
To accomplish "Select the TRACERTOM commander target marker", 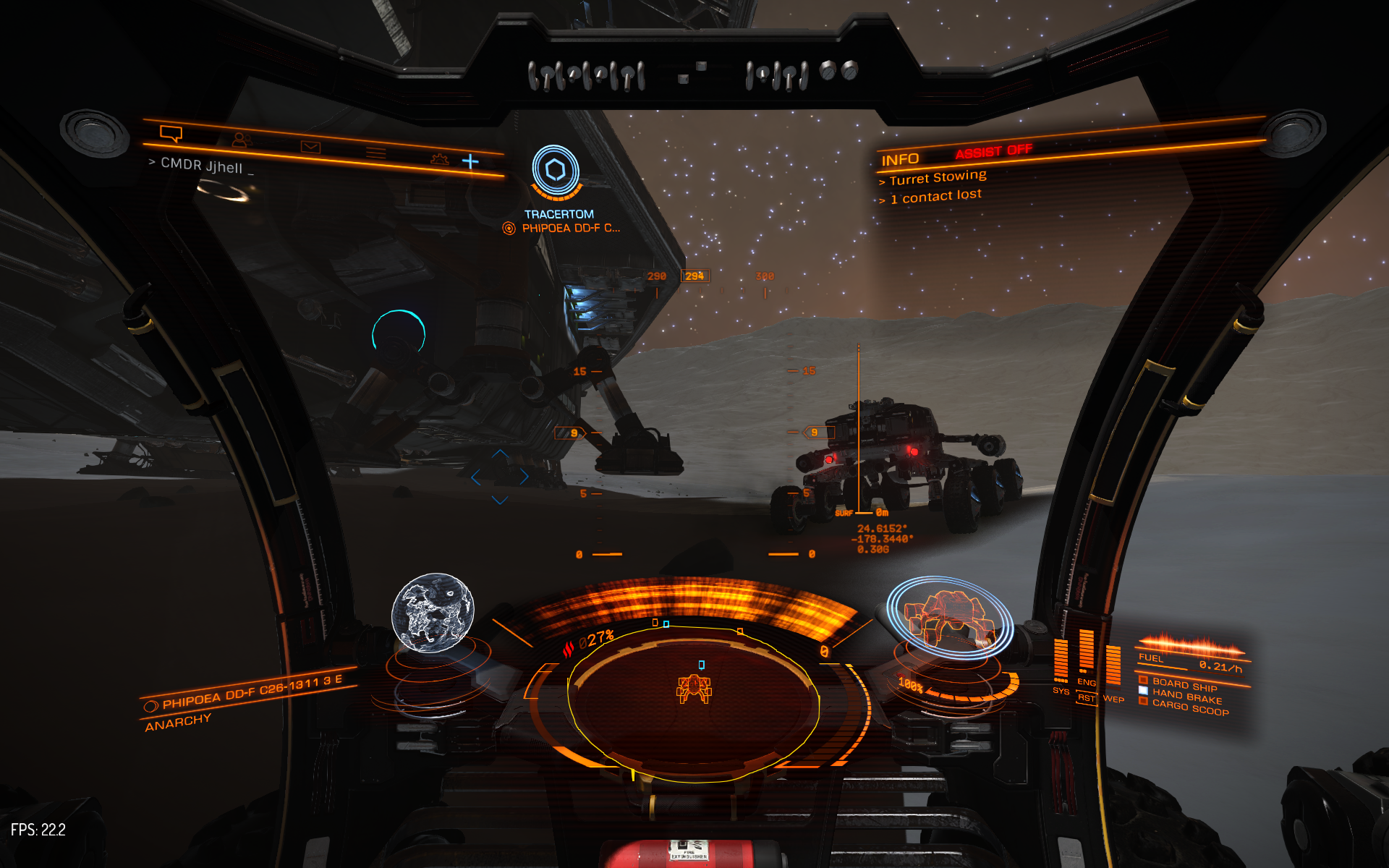I will [x=556, y=171].
